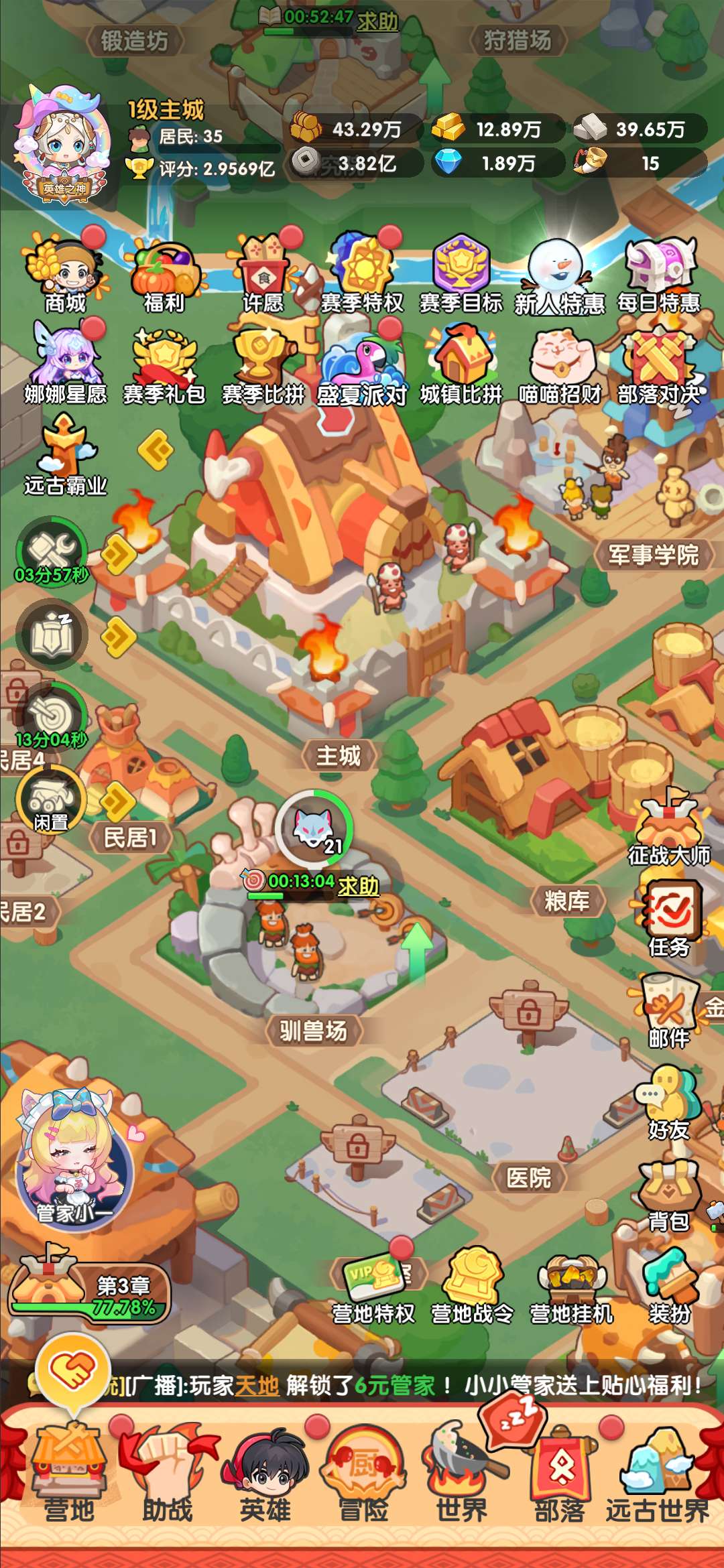The height and width of the screenshot is (1568, 724).
Task: Switch to the 部落 tribe tab
Action: [560, 1481]
